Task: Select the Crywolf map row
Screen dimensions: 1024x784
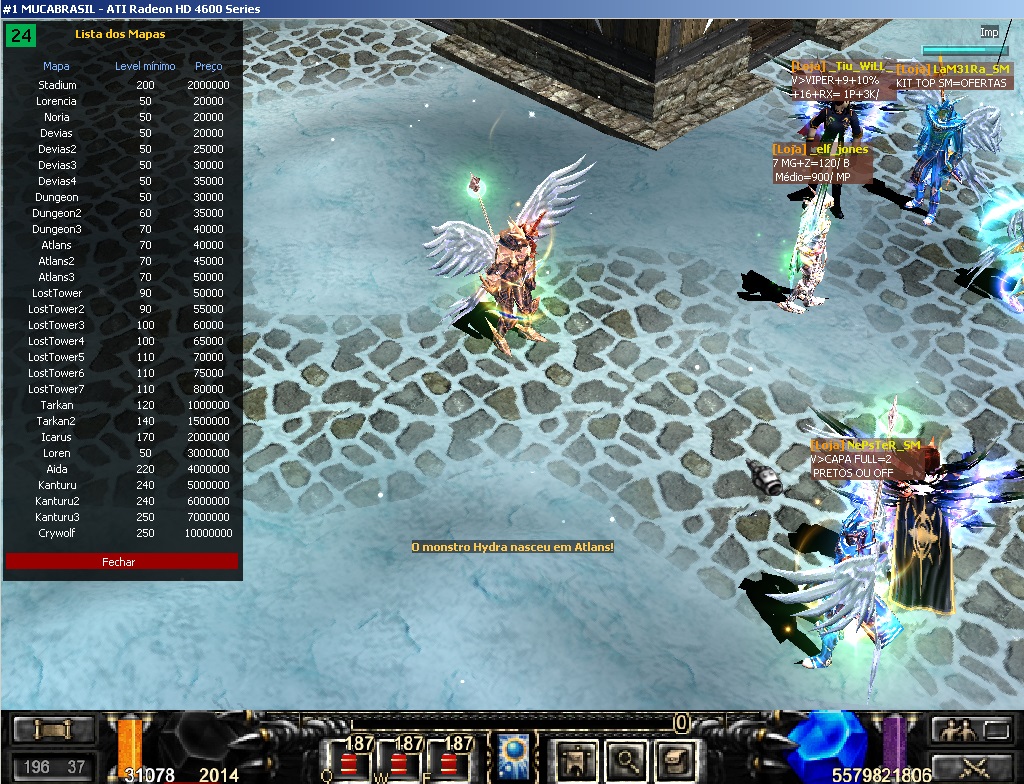Action: [57, 533]
